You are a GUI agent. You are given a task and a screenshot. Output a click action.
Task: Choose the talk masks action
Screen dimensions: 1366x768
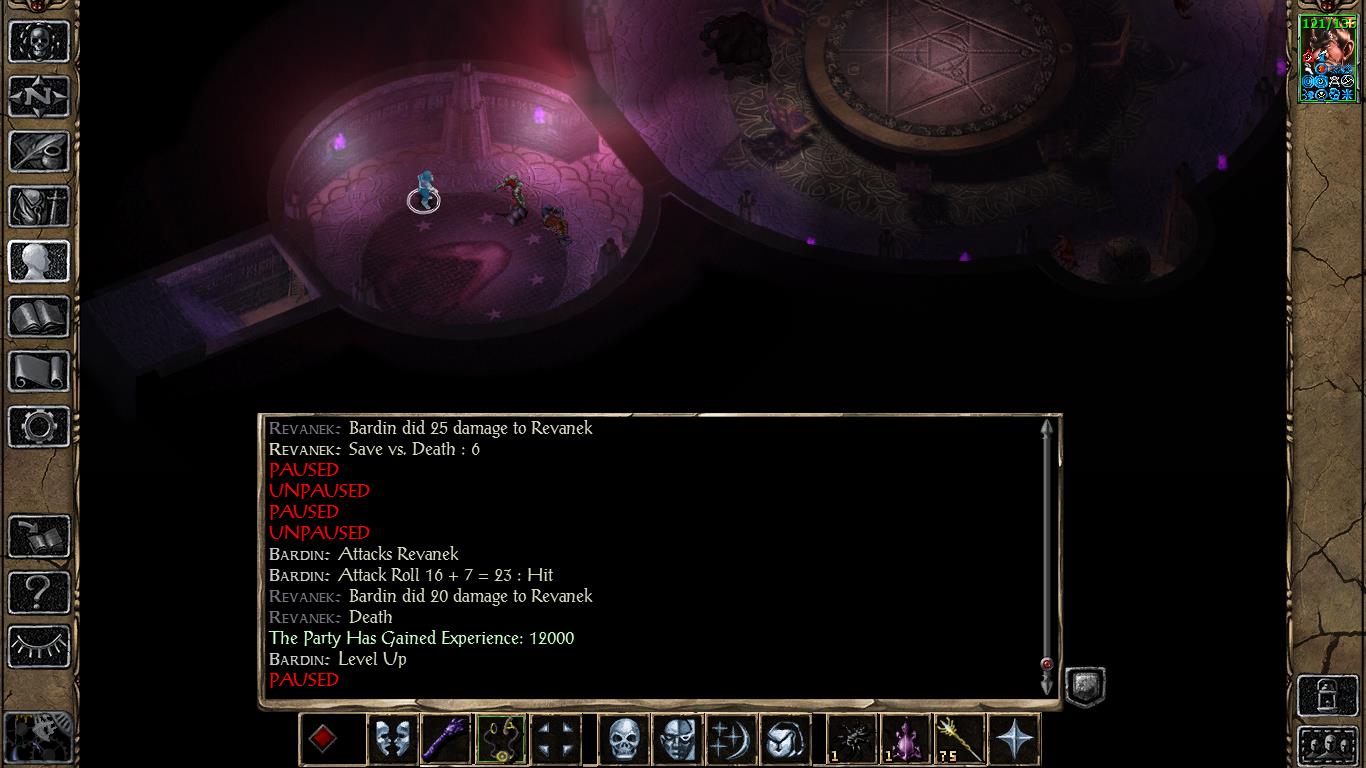392,740
